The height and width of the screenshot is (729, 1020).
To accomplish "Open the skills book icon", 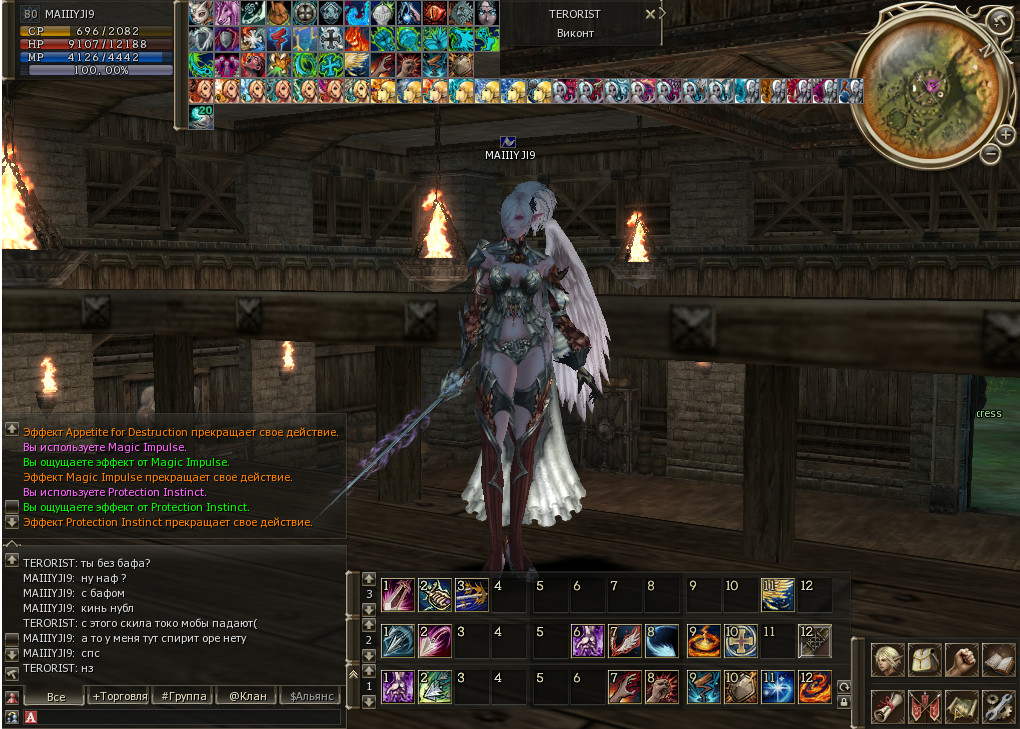I will [x=998, y=658].
